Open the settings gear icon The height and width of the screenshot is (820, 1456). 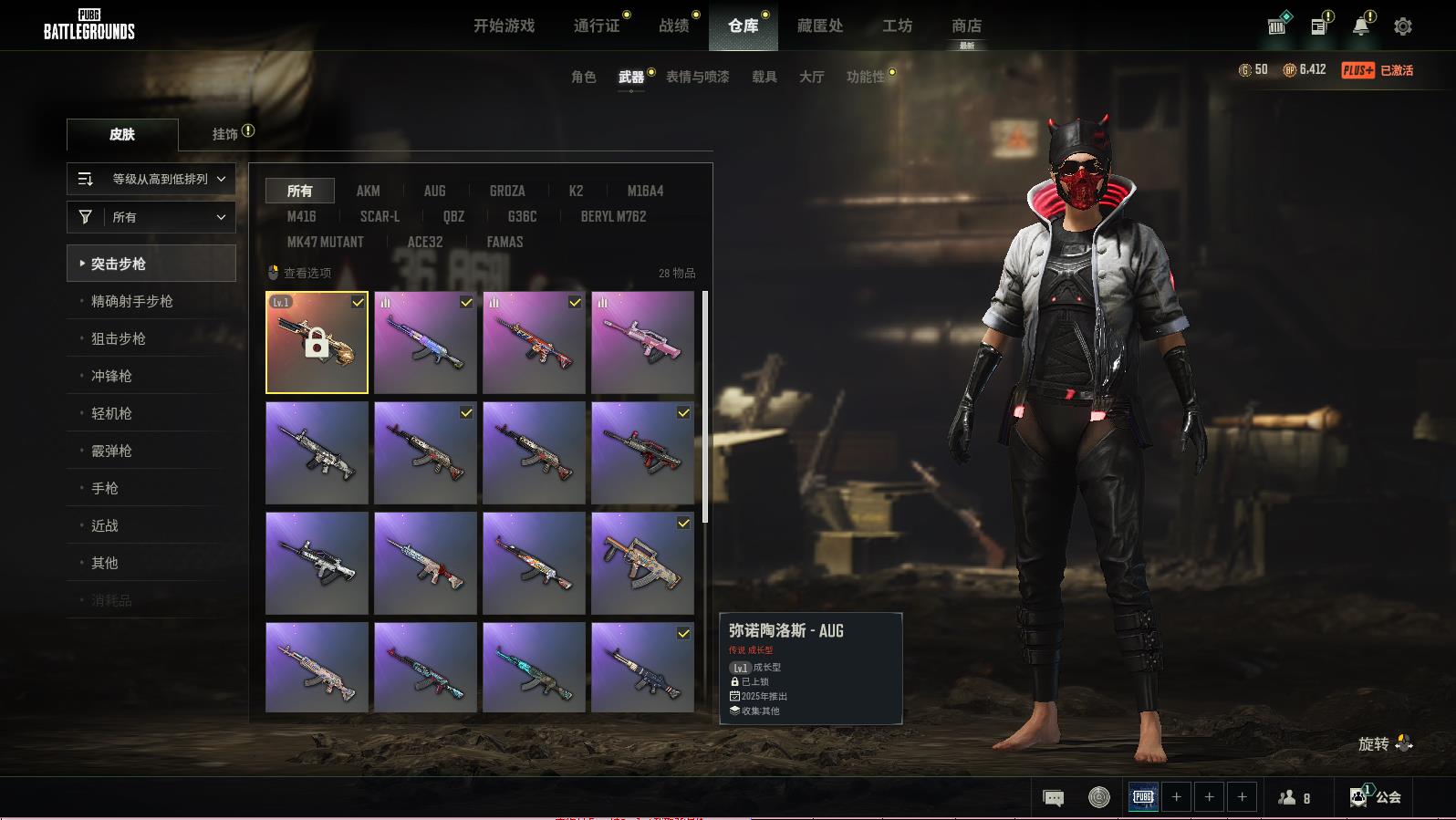pos(1402,26)
